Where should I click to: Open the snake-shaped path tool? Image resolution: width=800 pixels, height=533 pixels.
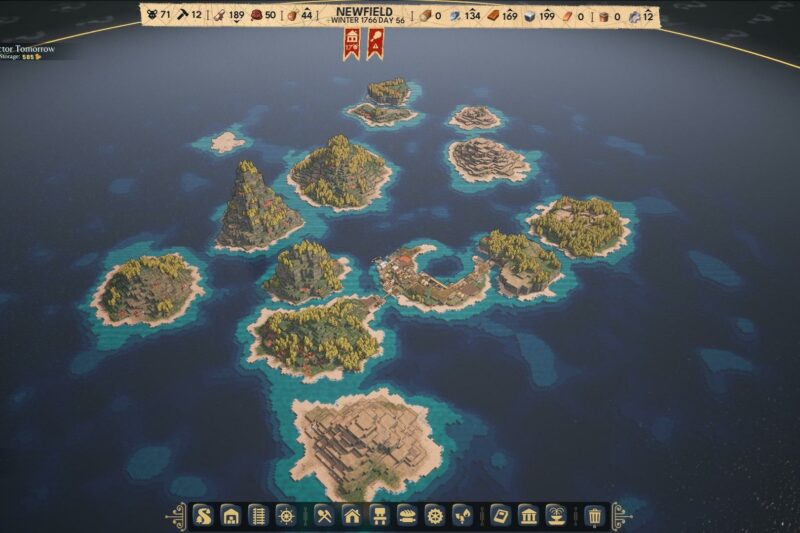tap(204, 516)
